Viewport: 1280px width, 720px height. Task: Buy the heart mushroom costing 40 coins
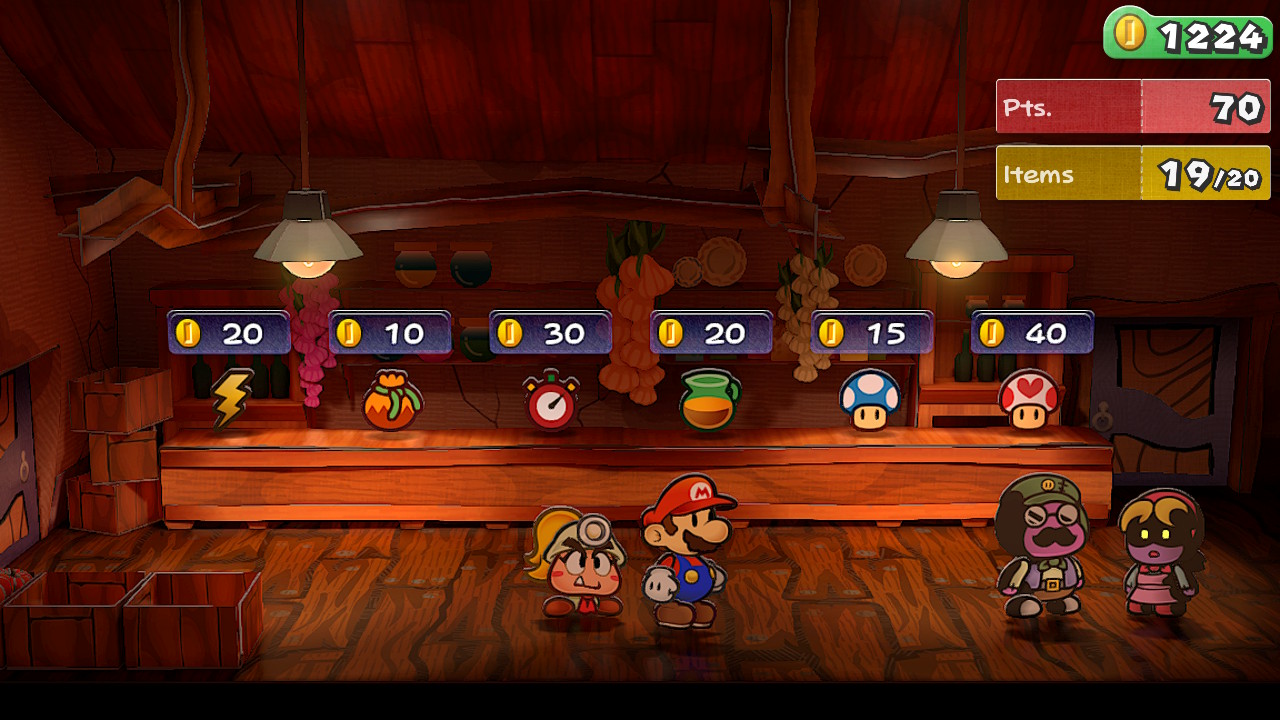tap(1029, 400)
